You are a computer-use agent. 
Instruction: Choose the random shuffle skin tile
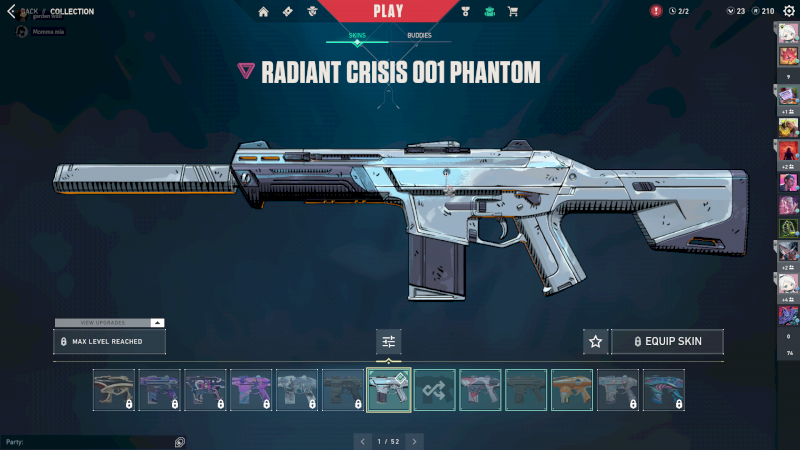click(435, 390)
